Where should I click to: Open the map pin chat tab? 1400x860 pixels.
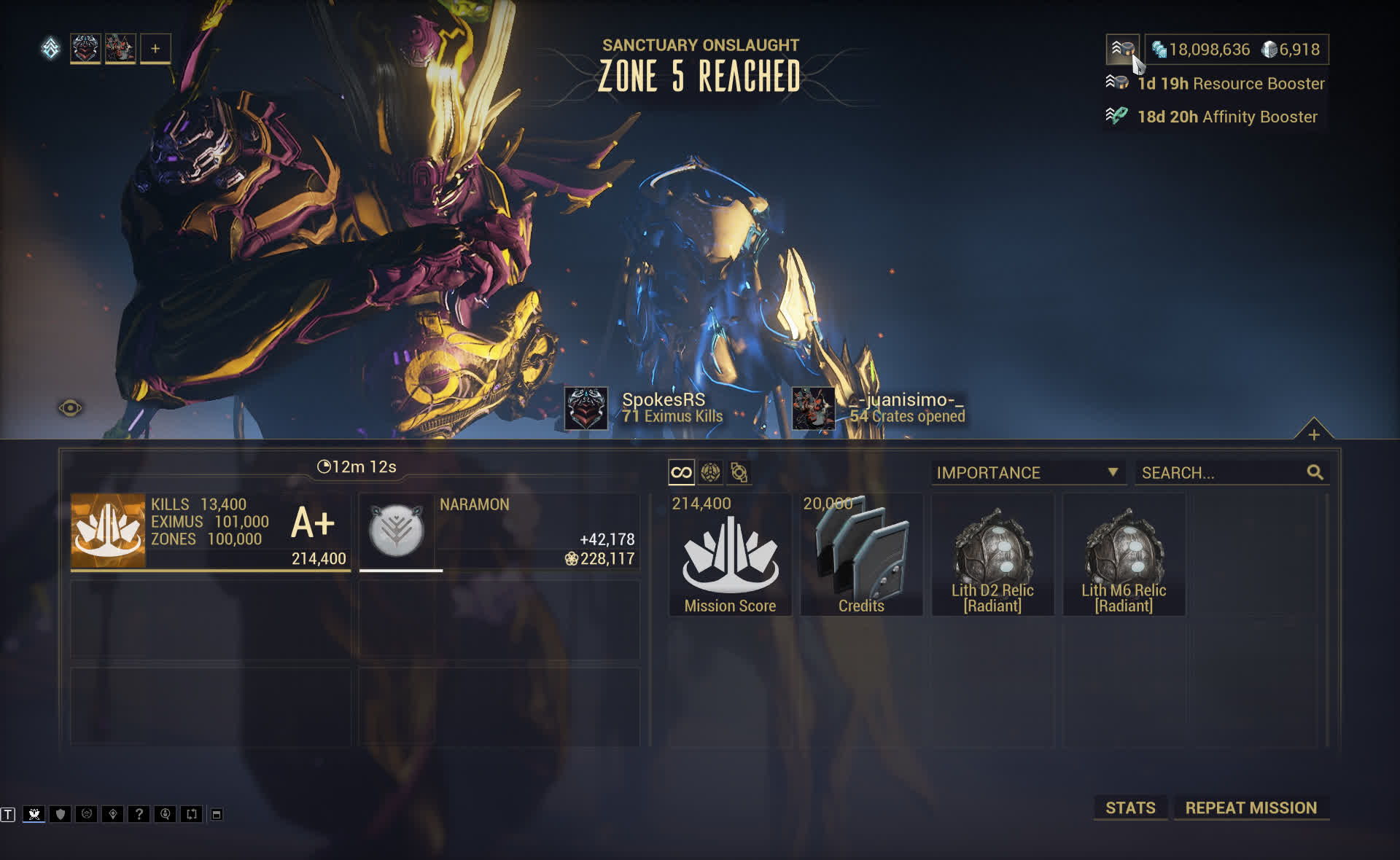tap(112, 814)
